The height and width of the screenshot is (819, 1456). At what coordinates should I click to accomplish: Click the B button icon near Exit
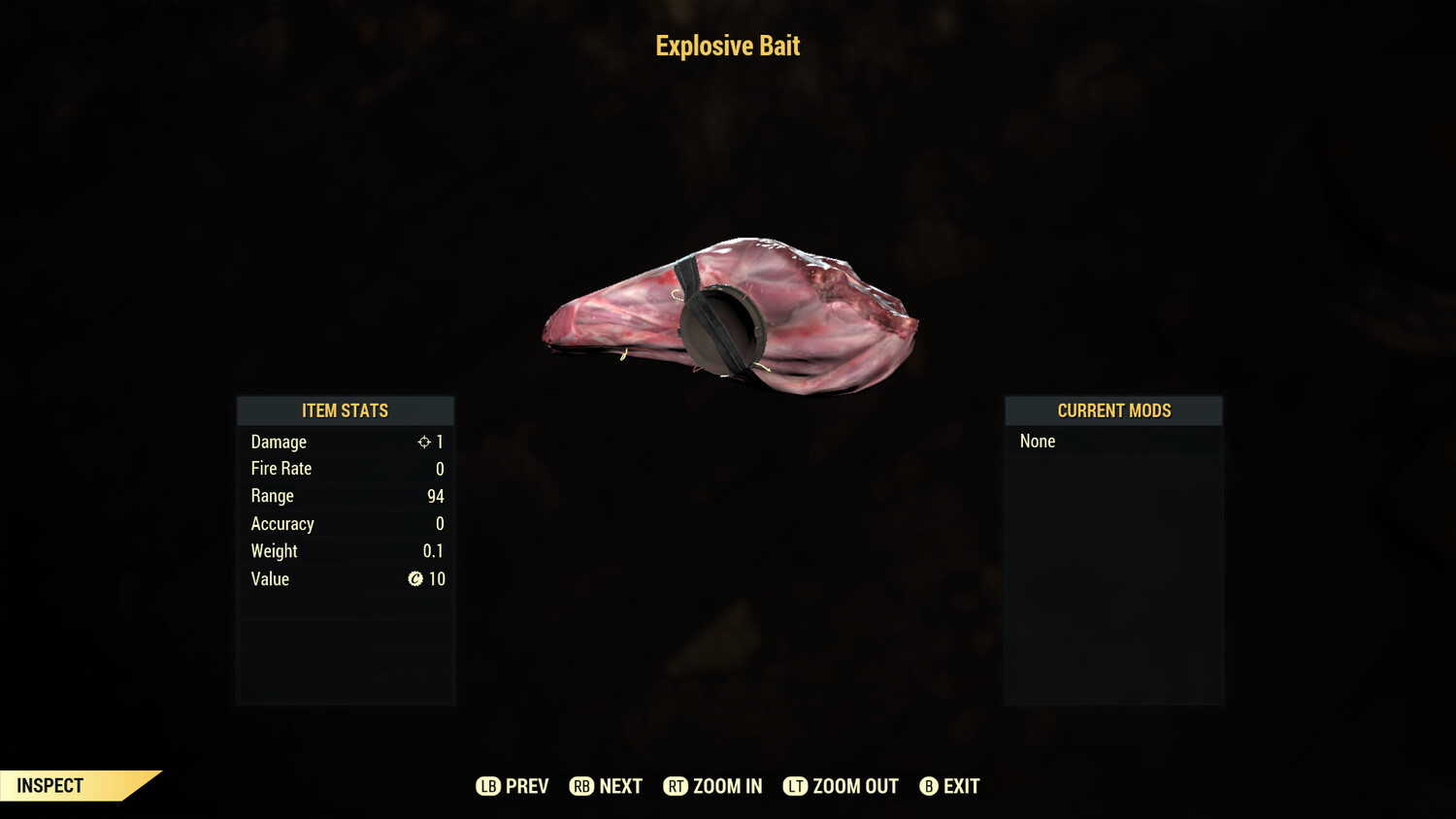[928, 786]
